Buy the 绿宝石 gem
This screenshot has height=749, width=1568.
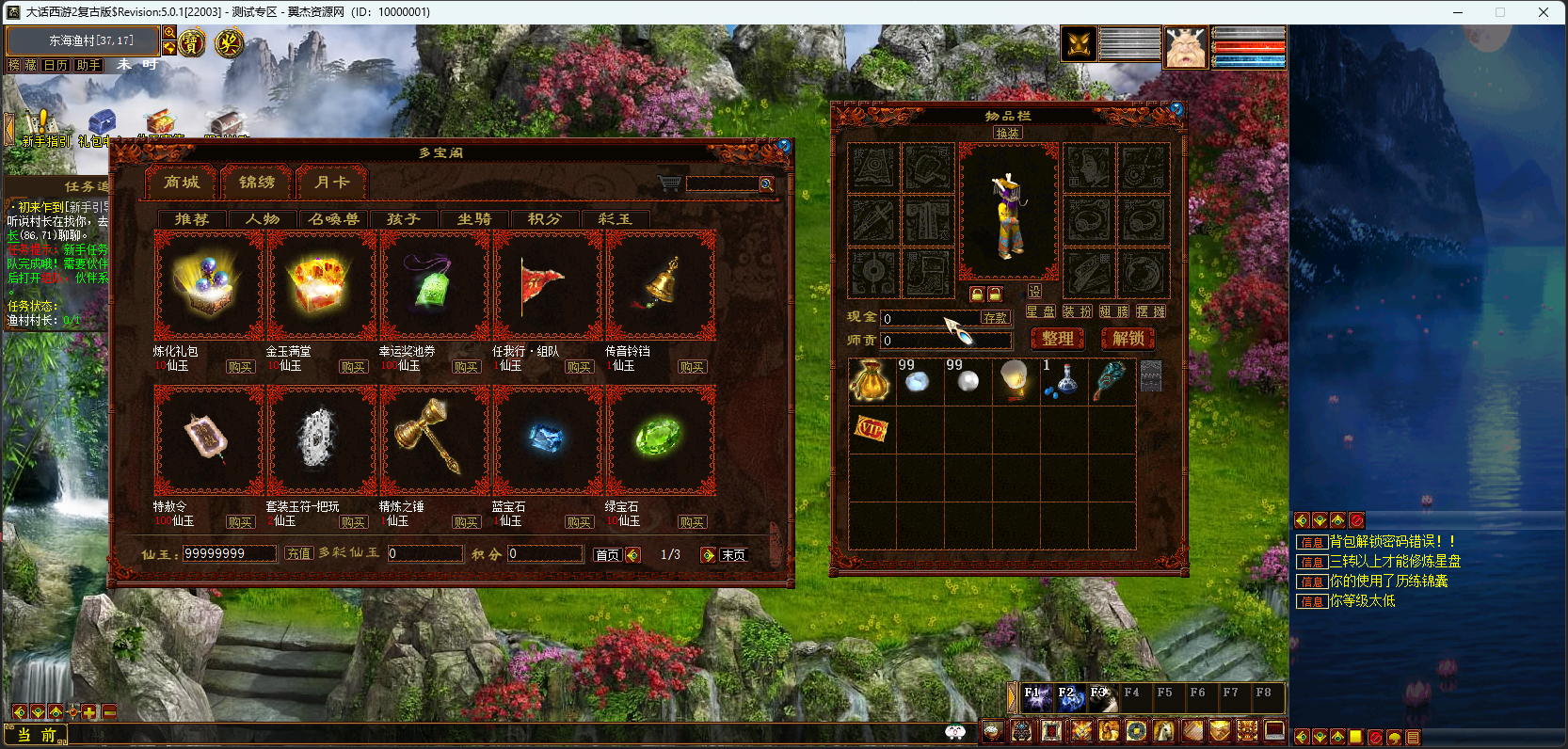point(692,522)
